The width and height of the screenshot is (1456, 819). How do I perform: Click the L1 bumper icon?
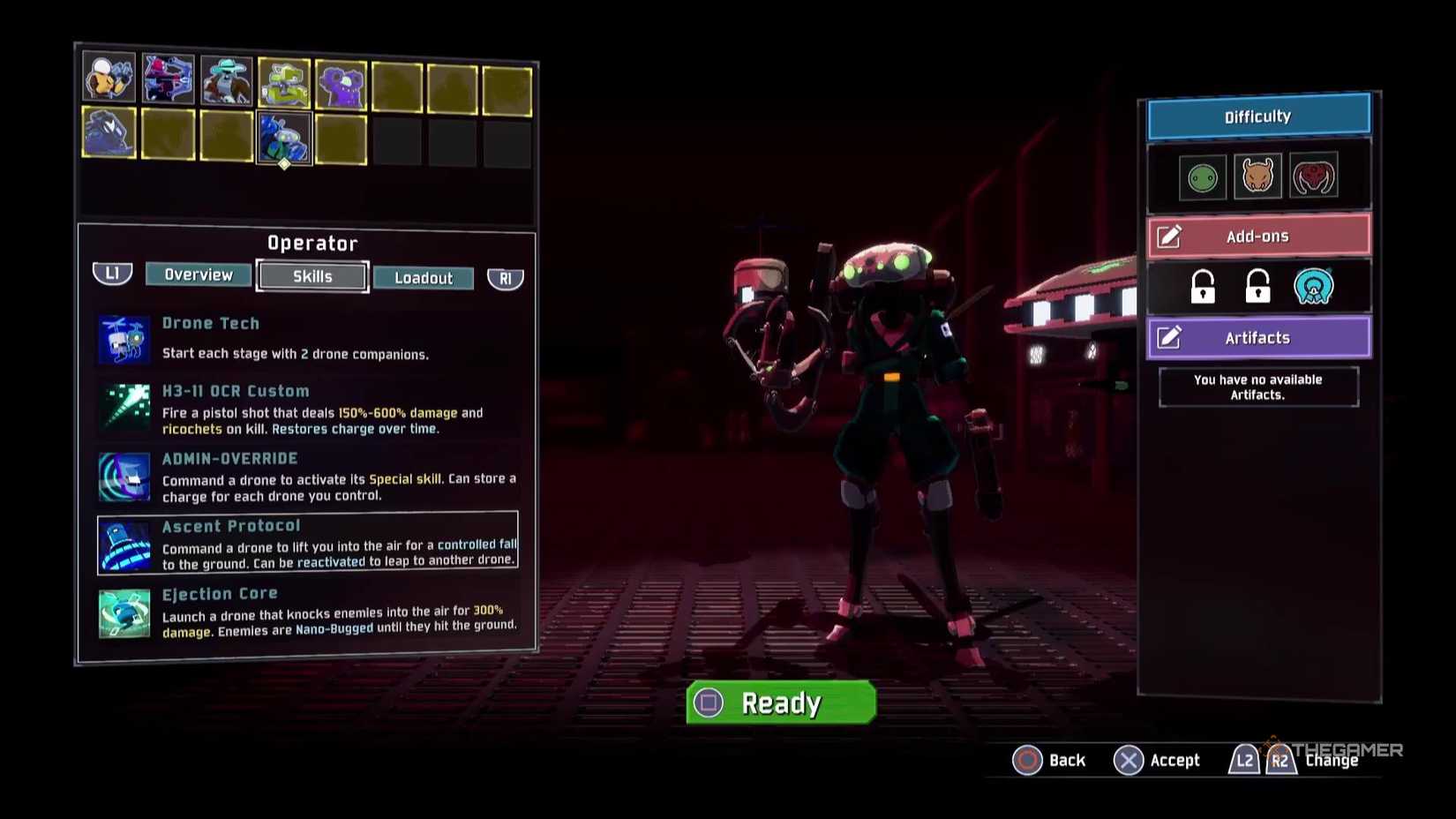point(111,274)
